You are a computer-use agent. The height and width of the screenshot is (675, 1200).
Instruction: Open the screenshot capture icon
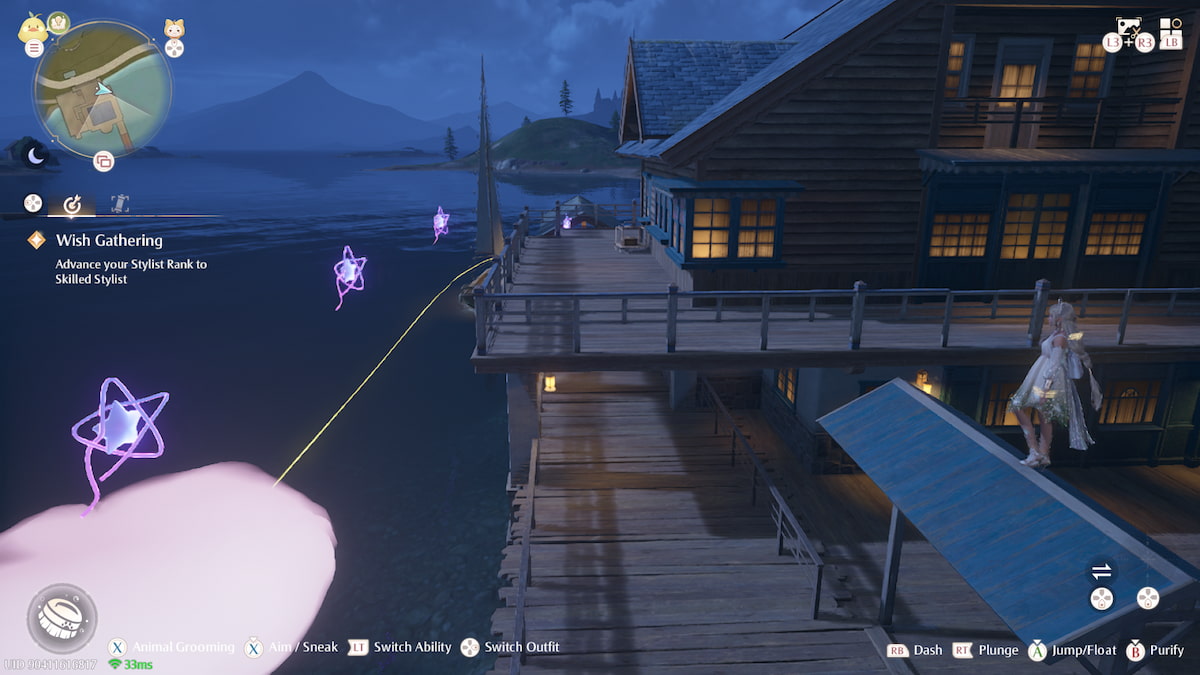1128,27
